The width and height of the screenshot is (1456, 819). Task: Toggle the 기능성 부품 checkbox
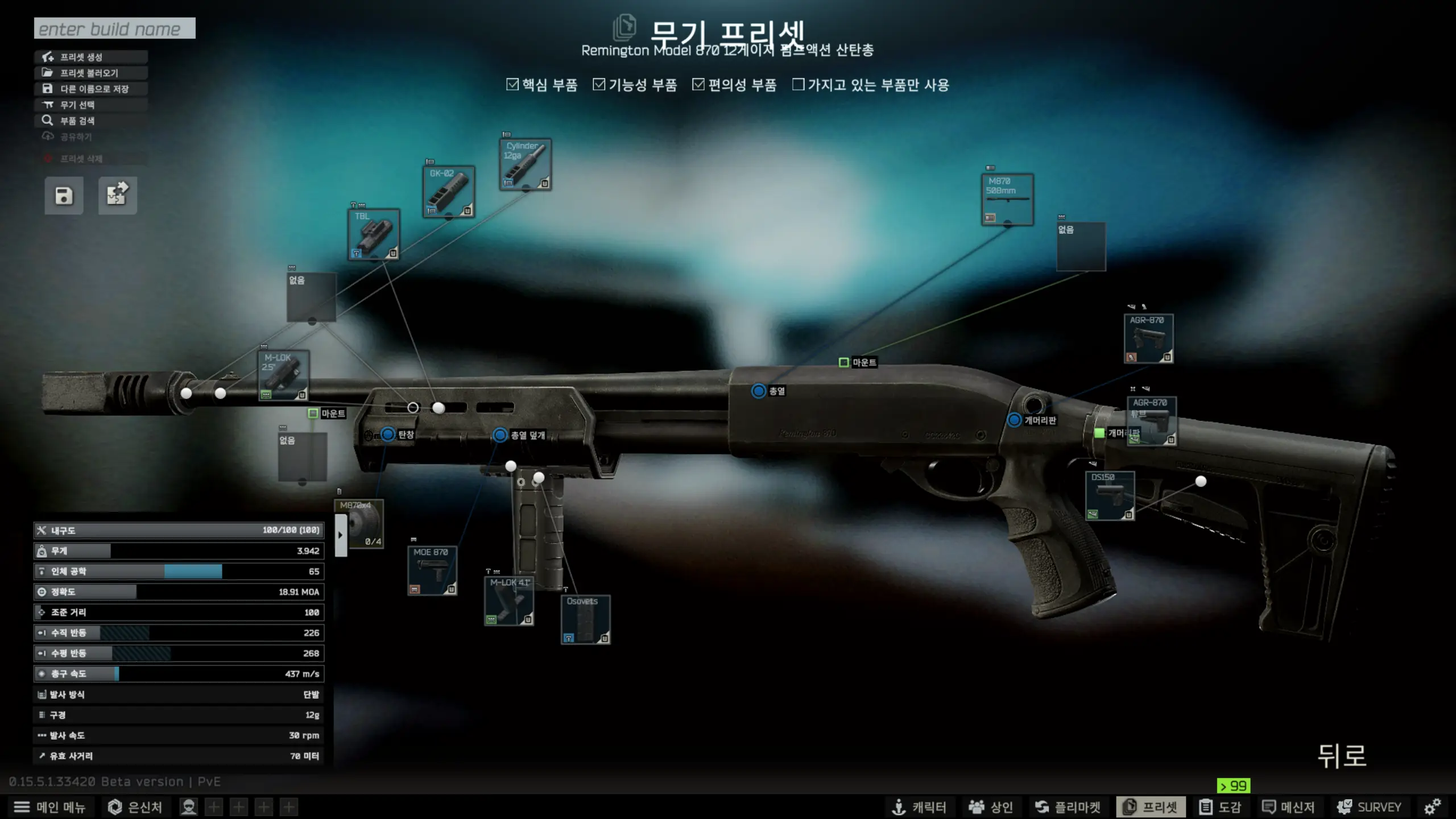(599, 85)
